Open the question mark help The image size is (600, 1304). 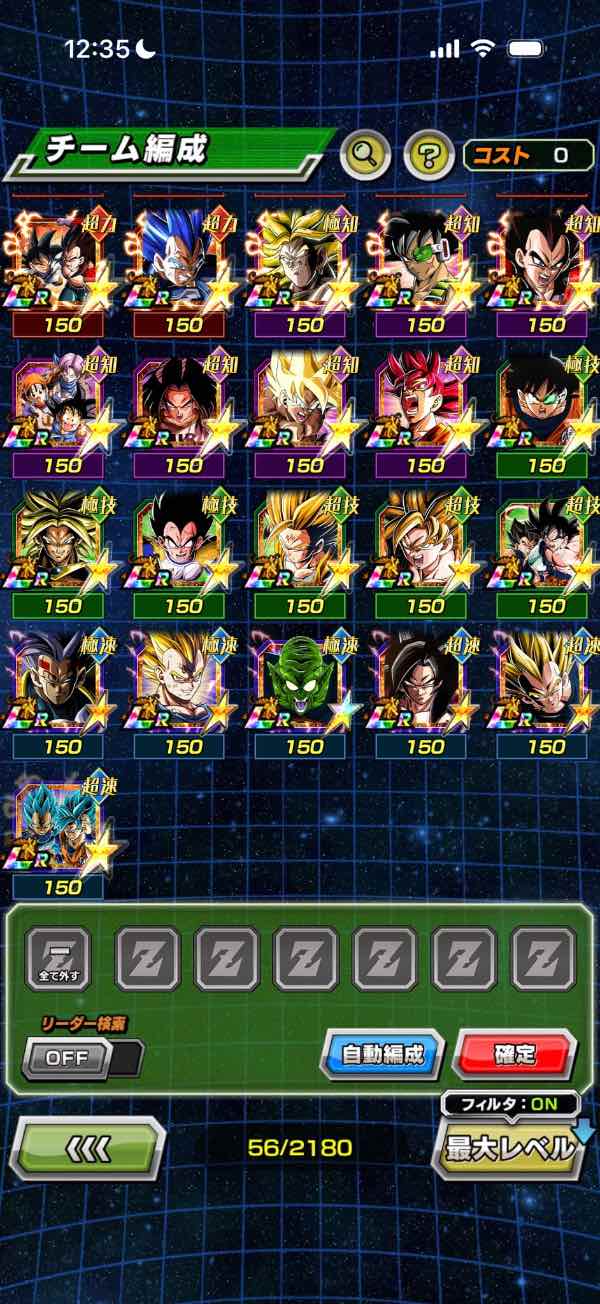(x=428, y=155)
